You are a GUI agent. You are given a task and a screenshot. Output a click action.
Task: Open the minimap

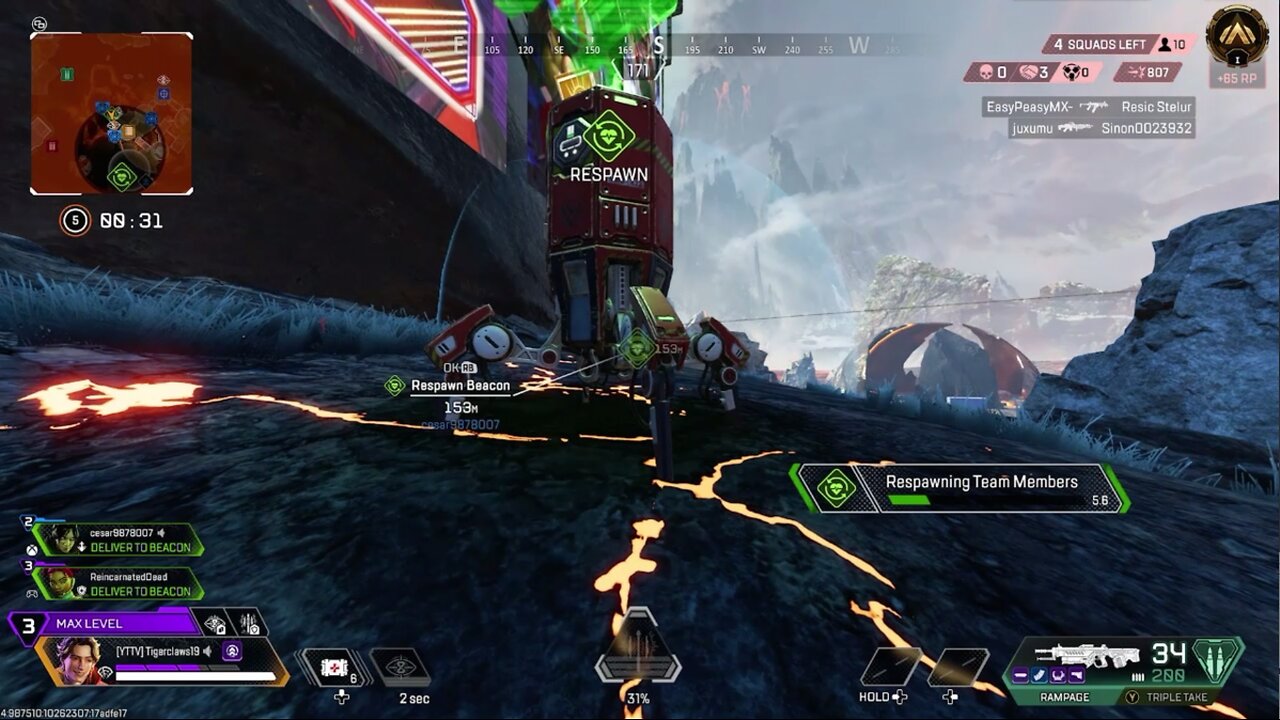(x=111, y=114)
